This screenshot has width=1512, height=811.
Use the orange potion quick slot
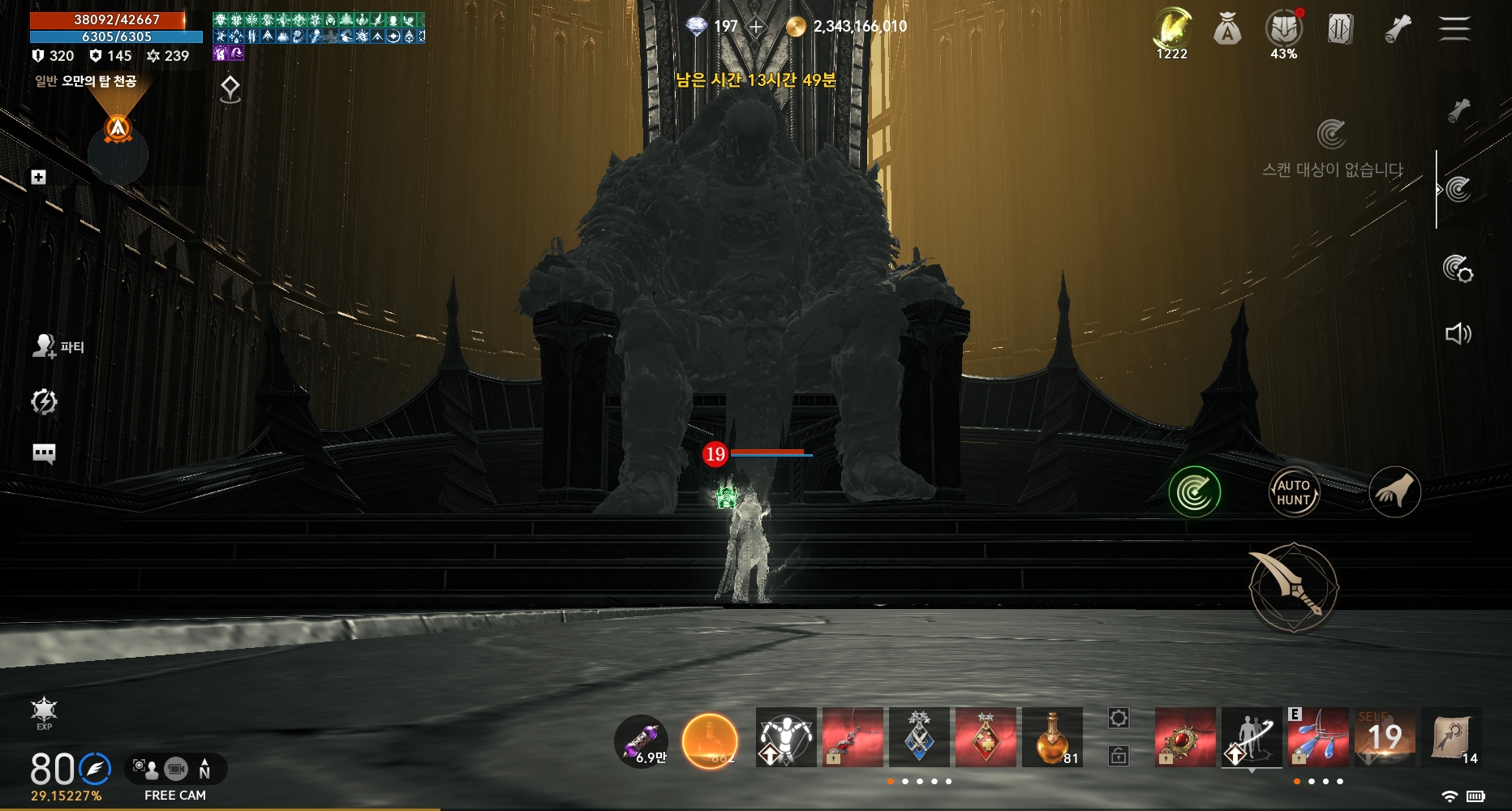(710, 740)
